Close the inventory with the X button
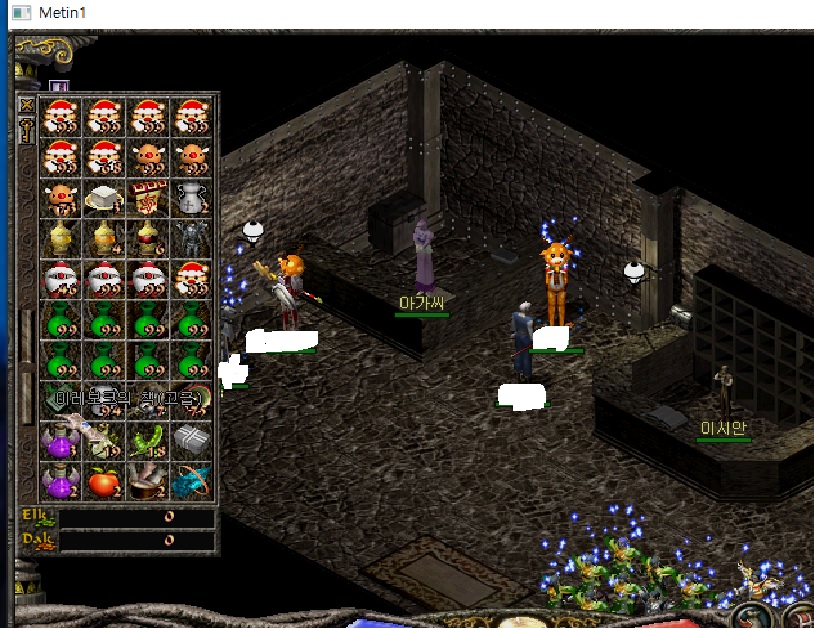The height and width of the screenshot is (628, 814). [x=27, y=105]
